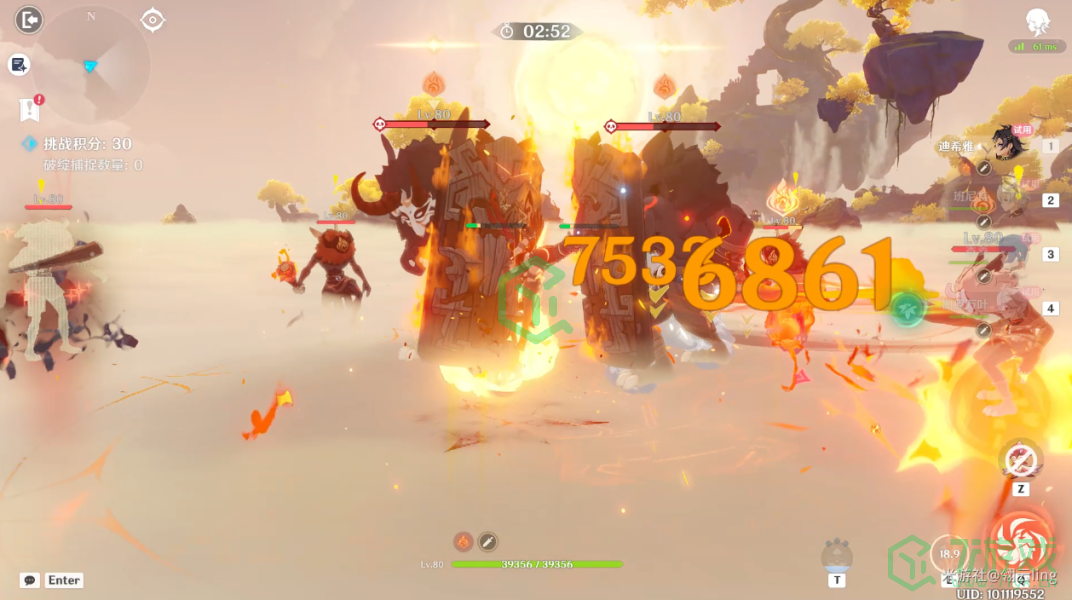Toggle the eye-shaped elemental sight icon
This screenshot has height=600, width=1072.
pyautogui.click(x=152, y=20)
